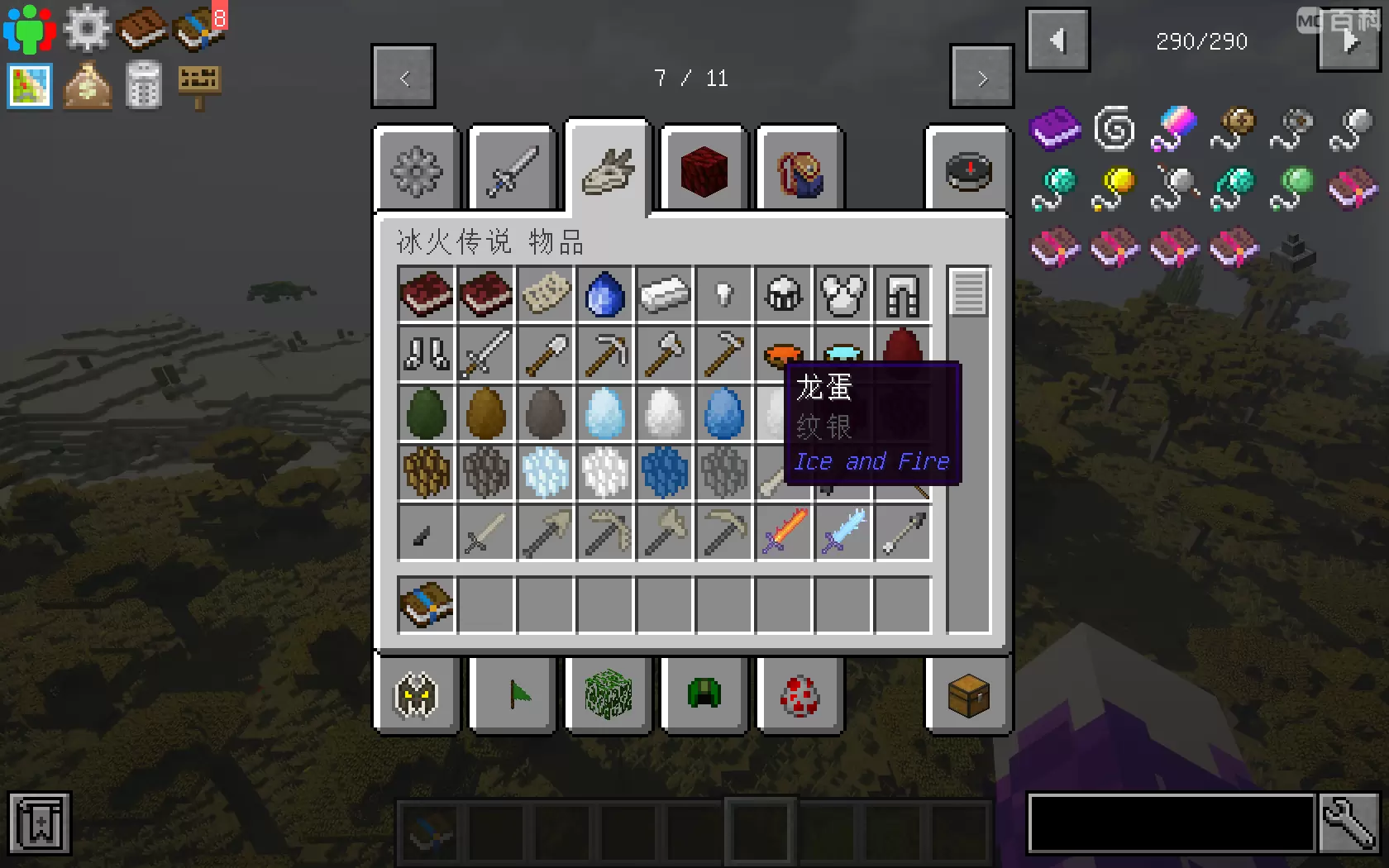Select the silver ingot item
Screen dimensions: 1389x868
coord(664,294)
